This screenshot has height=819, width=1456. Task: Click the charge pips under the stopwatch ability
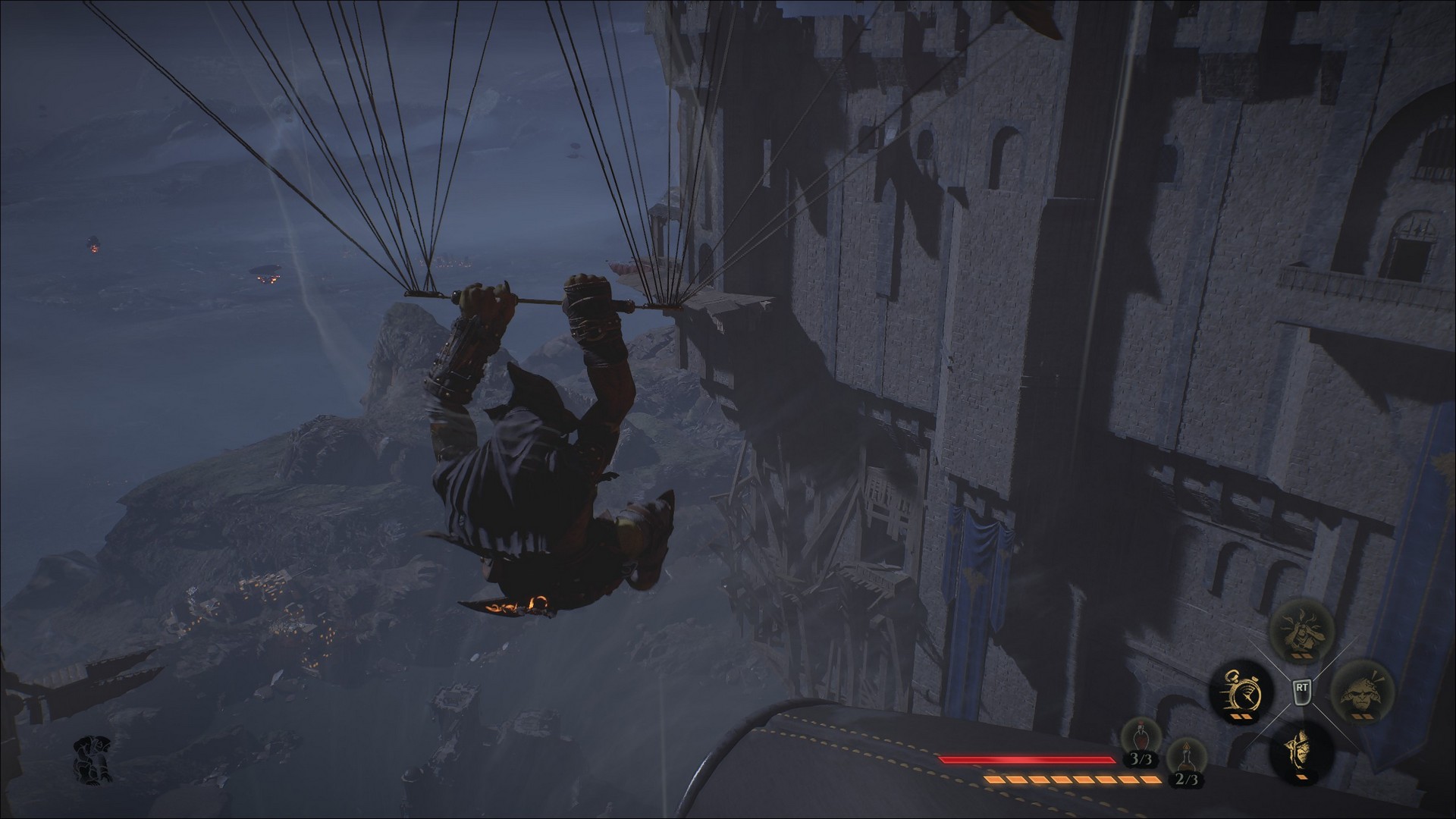coord(1240,717)
